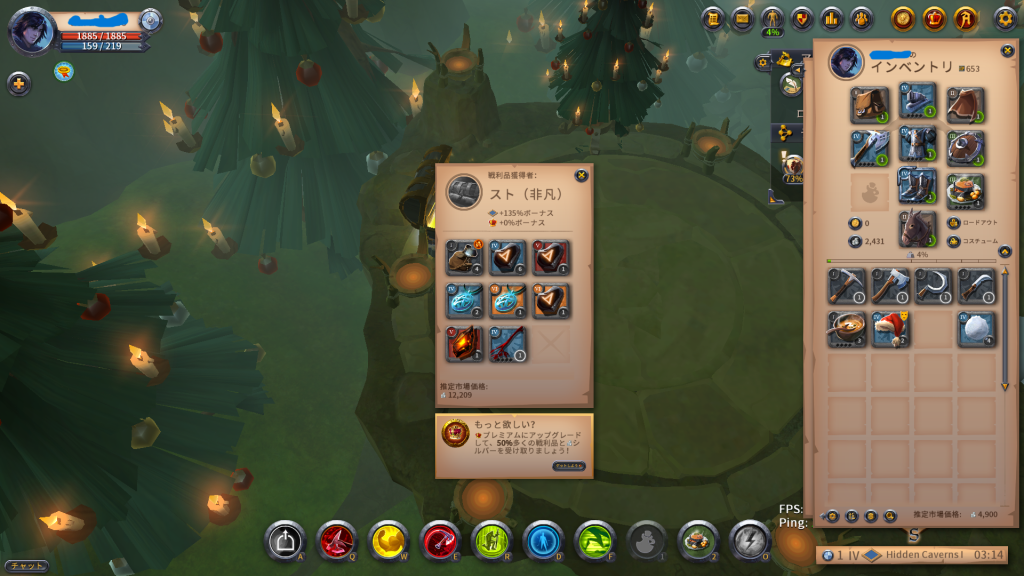
Task: Use the food item on hotbar
Action: click(698, 541)
